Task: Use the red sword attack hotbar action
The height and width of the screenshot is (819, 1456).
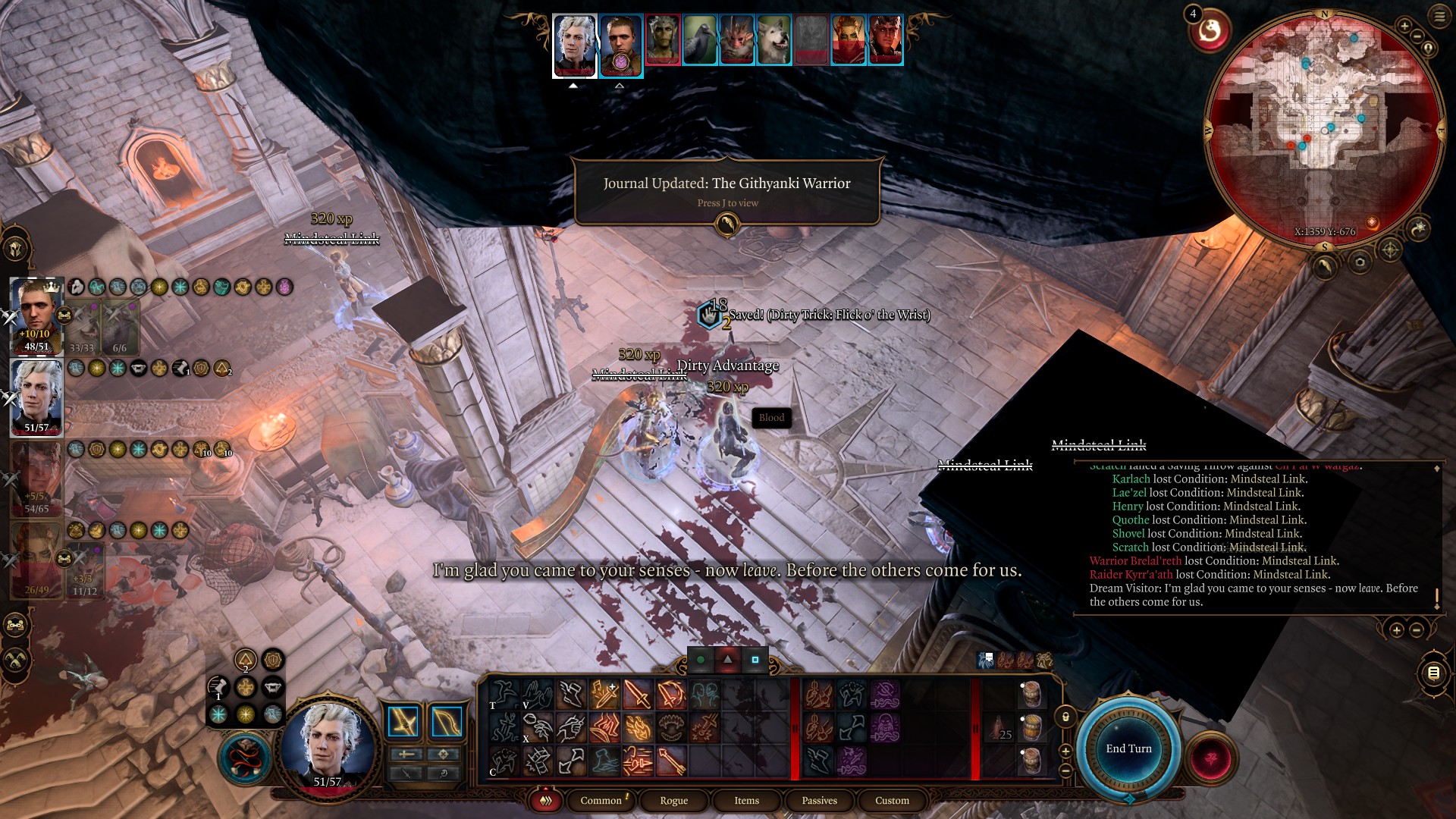Action: [638, 694]
